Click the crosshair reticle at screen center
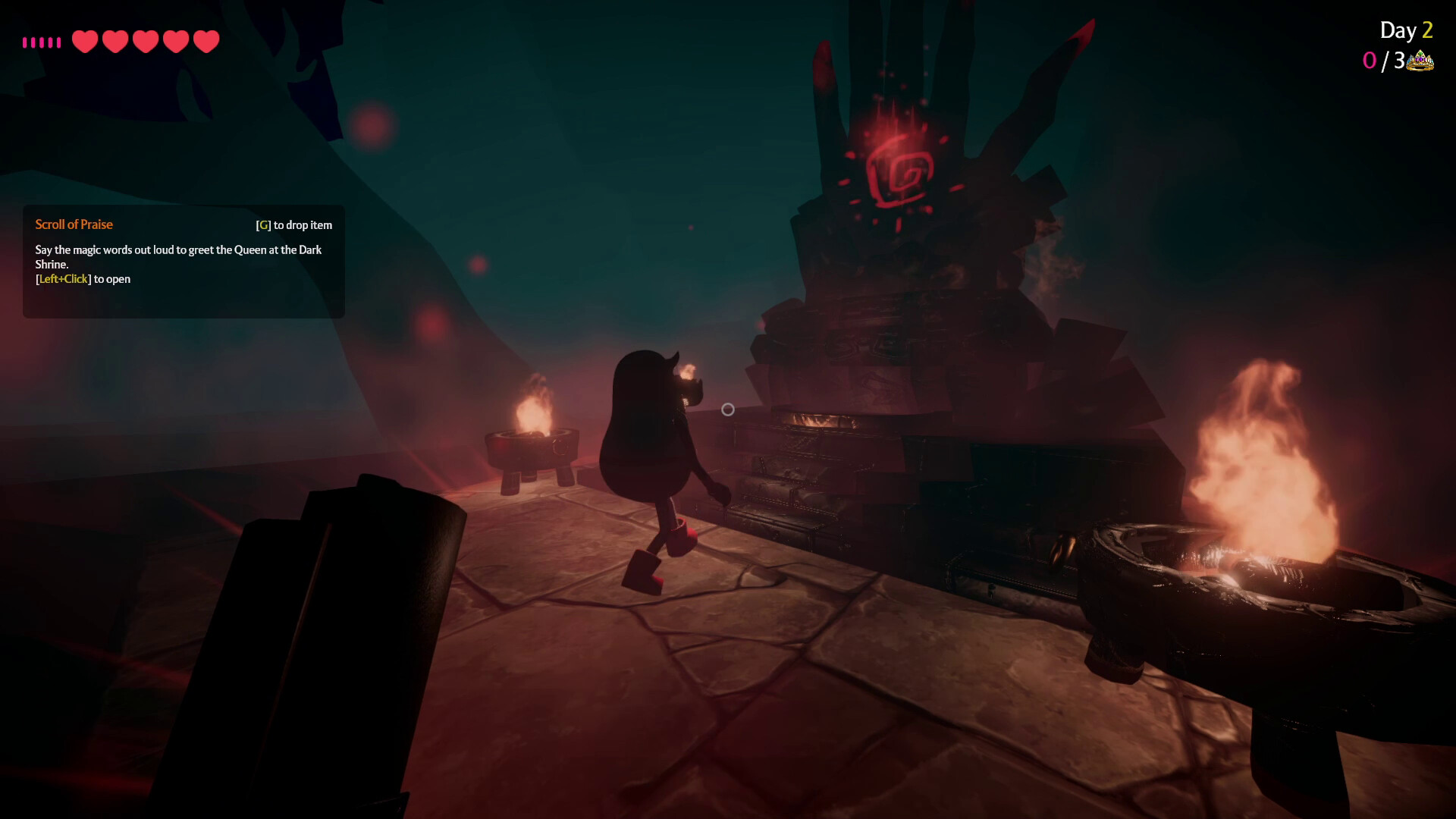Image resolution: width=1456 pixels, height=819 pixels. pyautogui.click(x=728, y=409)
